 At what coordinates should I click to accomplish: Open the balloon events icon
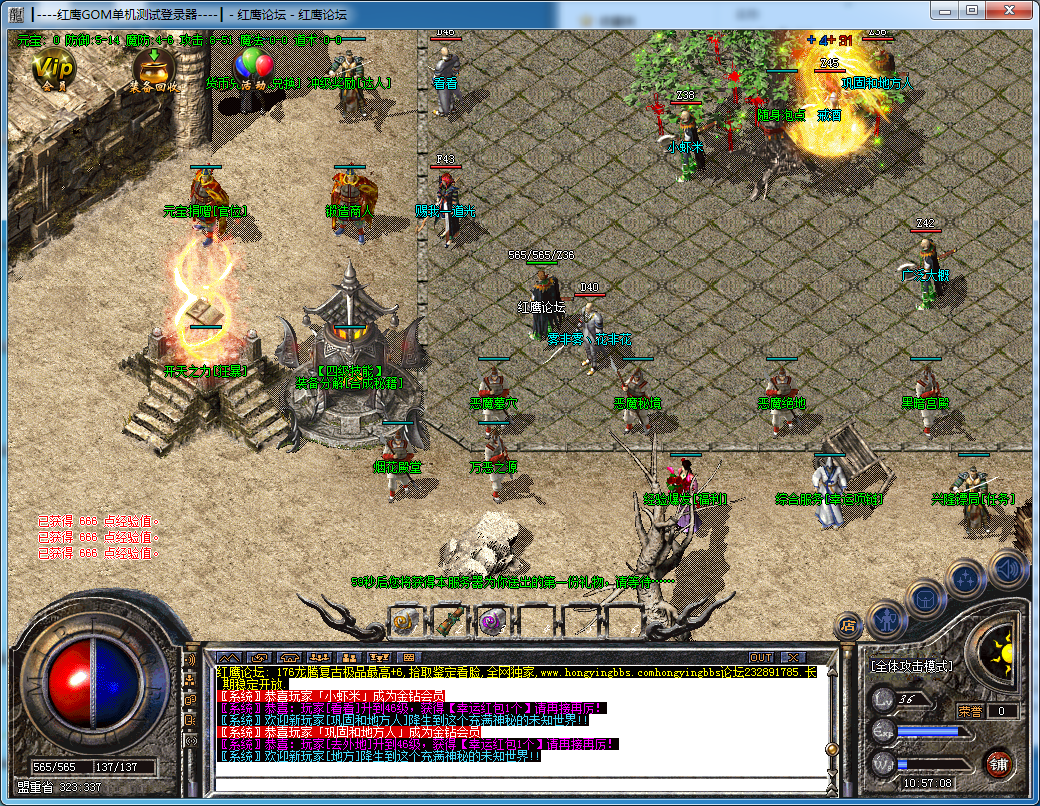pyautogui.click(x=254, y=66)
